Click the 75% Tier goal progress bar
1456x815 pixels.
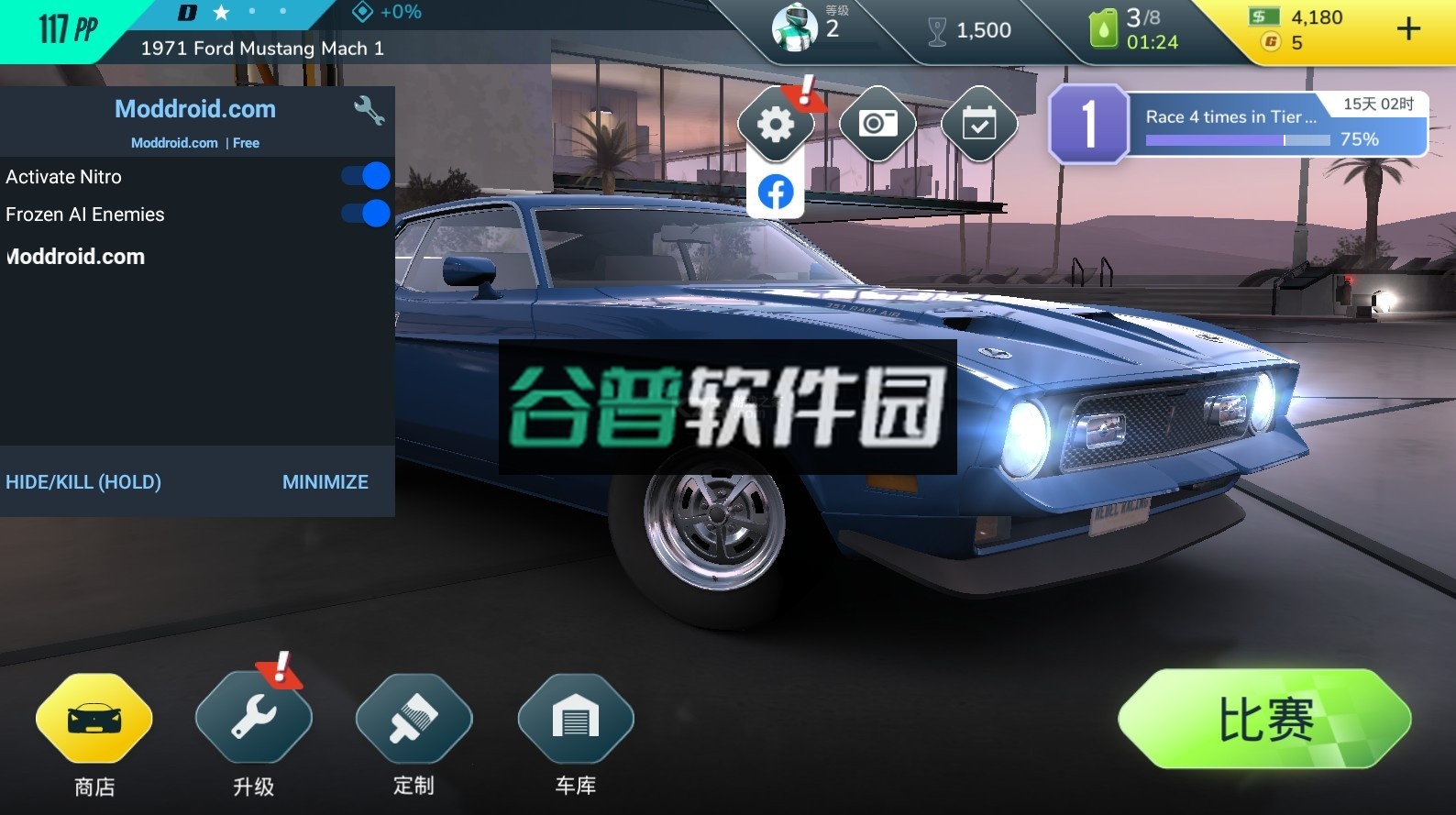click(x=1236, y=139)
